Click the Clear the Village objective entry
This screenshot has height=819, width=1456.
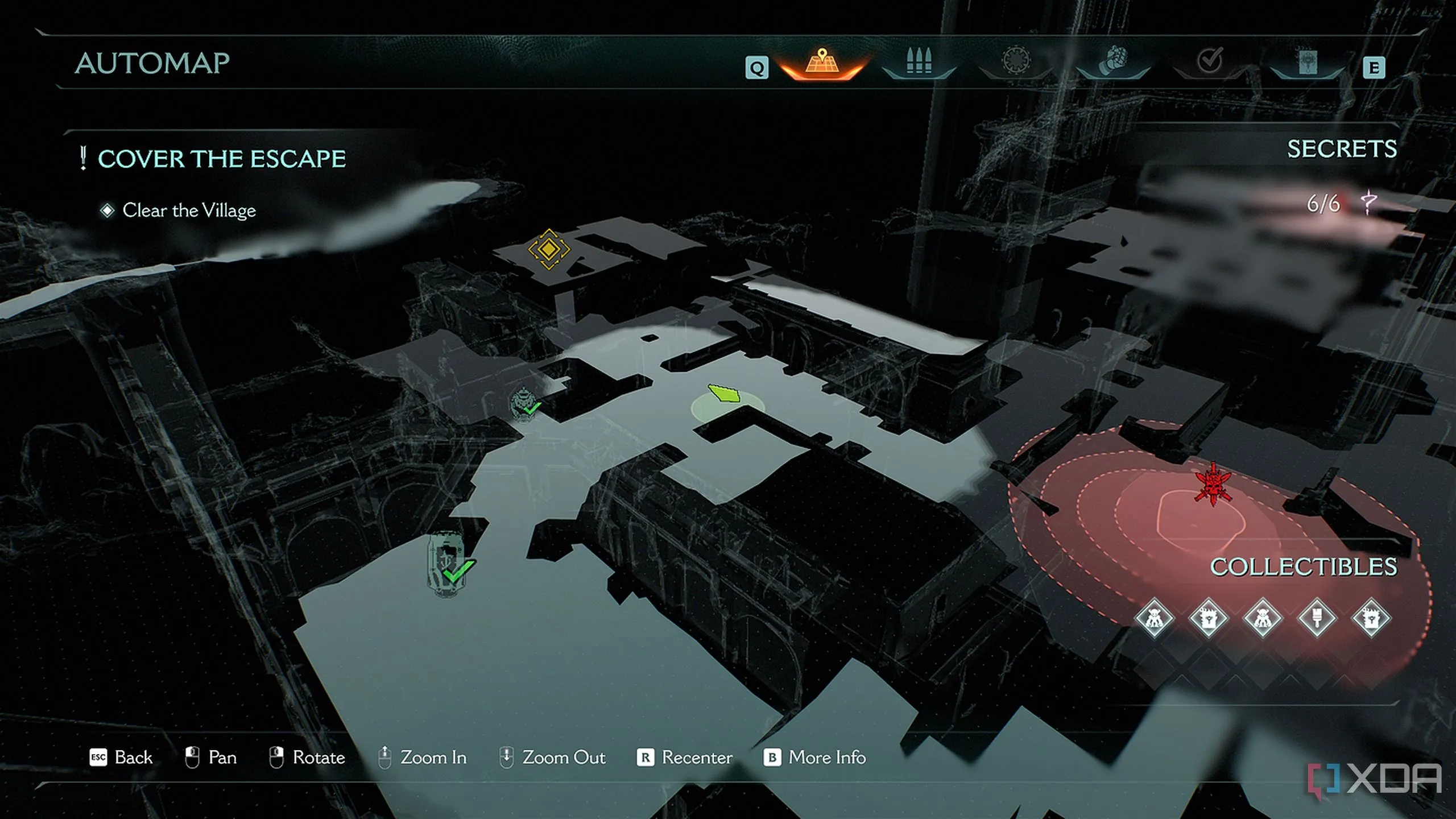coord(189,210)
